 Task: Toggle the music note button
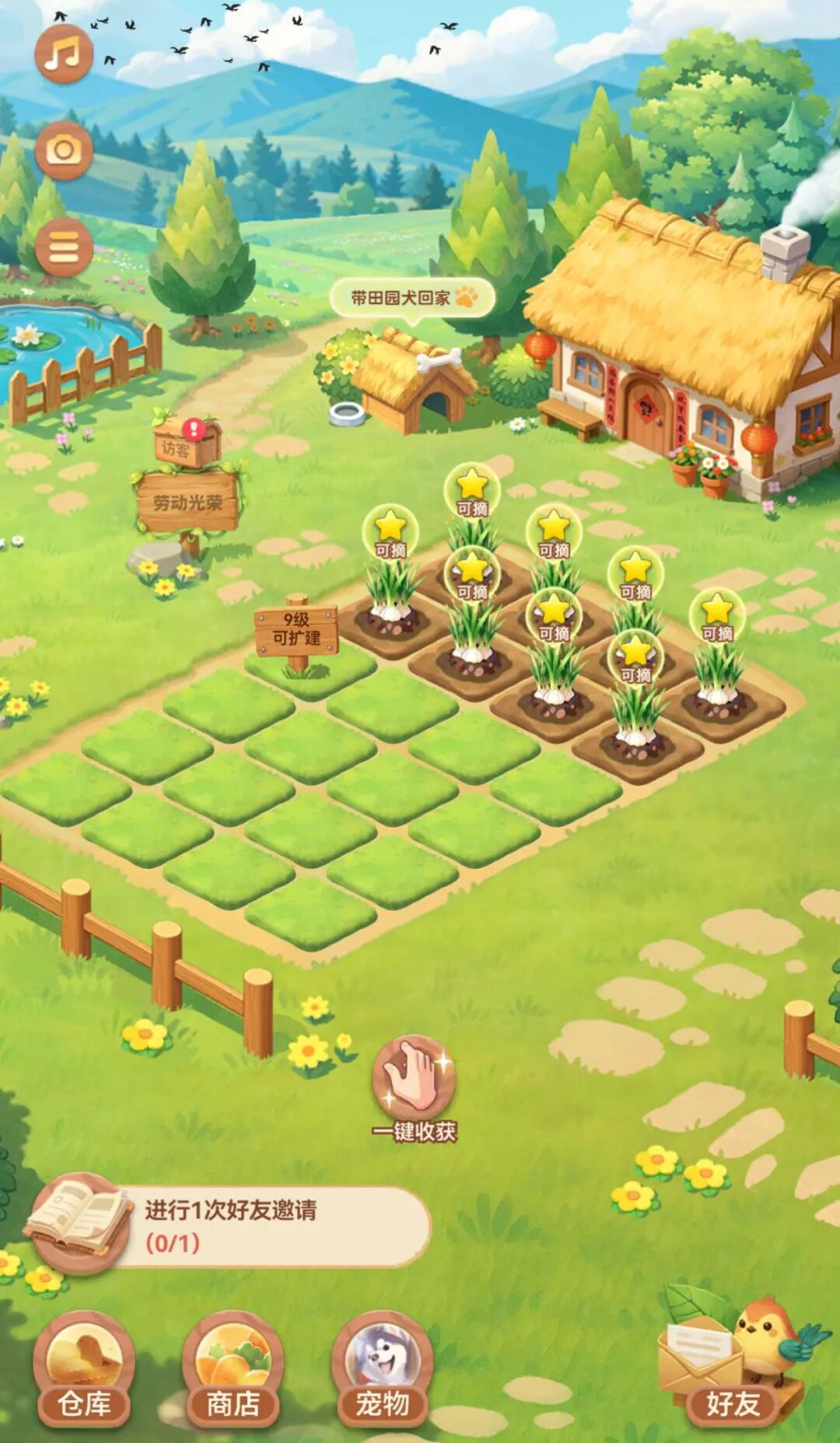click(x=63, y=54)
